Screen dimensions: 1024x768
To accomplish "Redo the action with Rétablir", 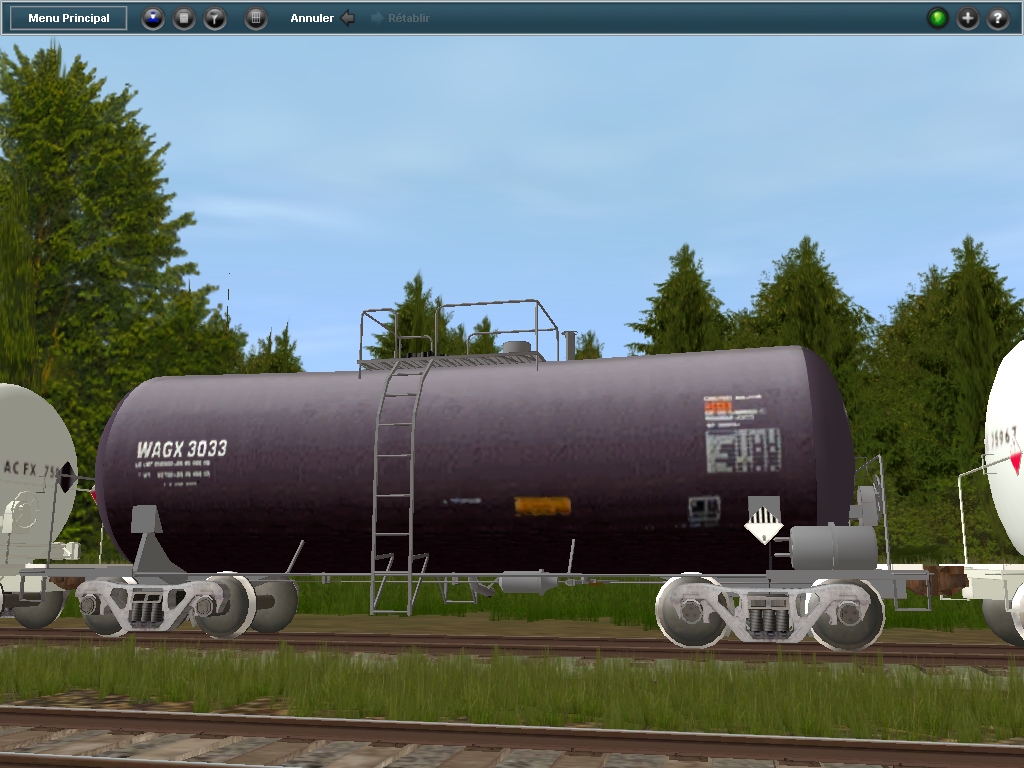I will [401, 18].
